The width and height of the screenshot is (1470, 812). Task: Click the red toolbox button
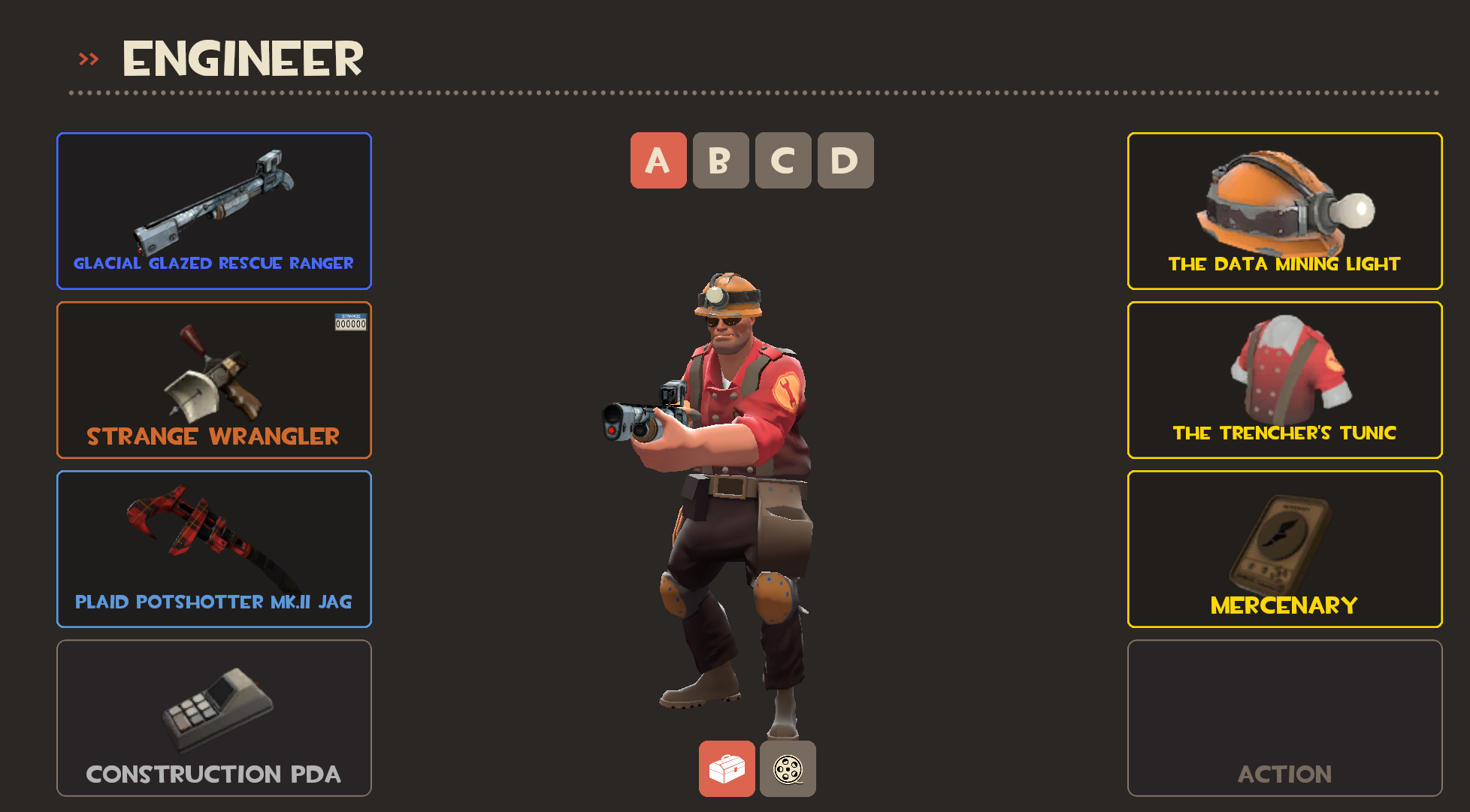coord(727,768)
